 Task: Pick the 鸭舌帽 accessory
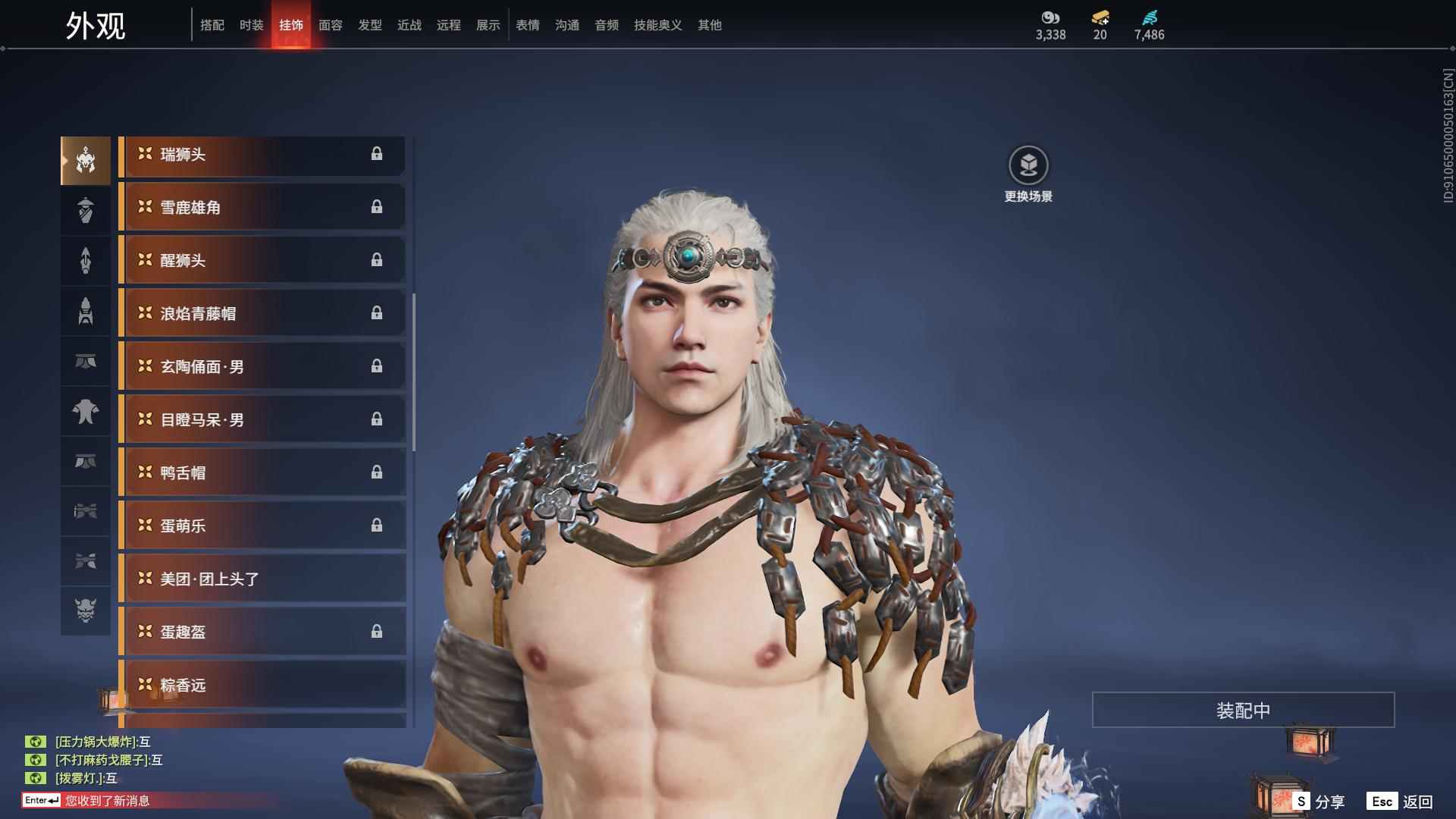click(x=262, y=473)
